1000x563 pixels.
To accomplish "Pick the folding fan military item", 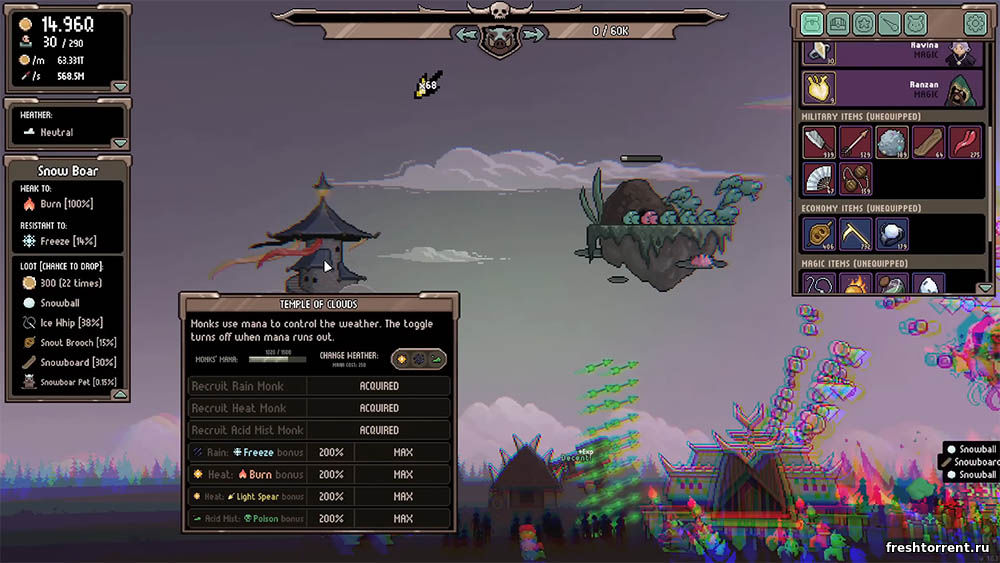I will point(819,178).
